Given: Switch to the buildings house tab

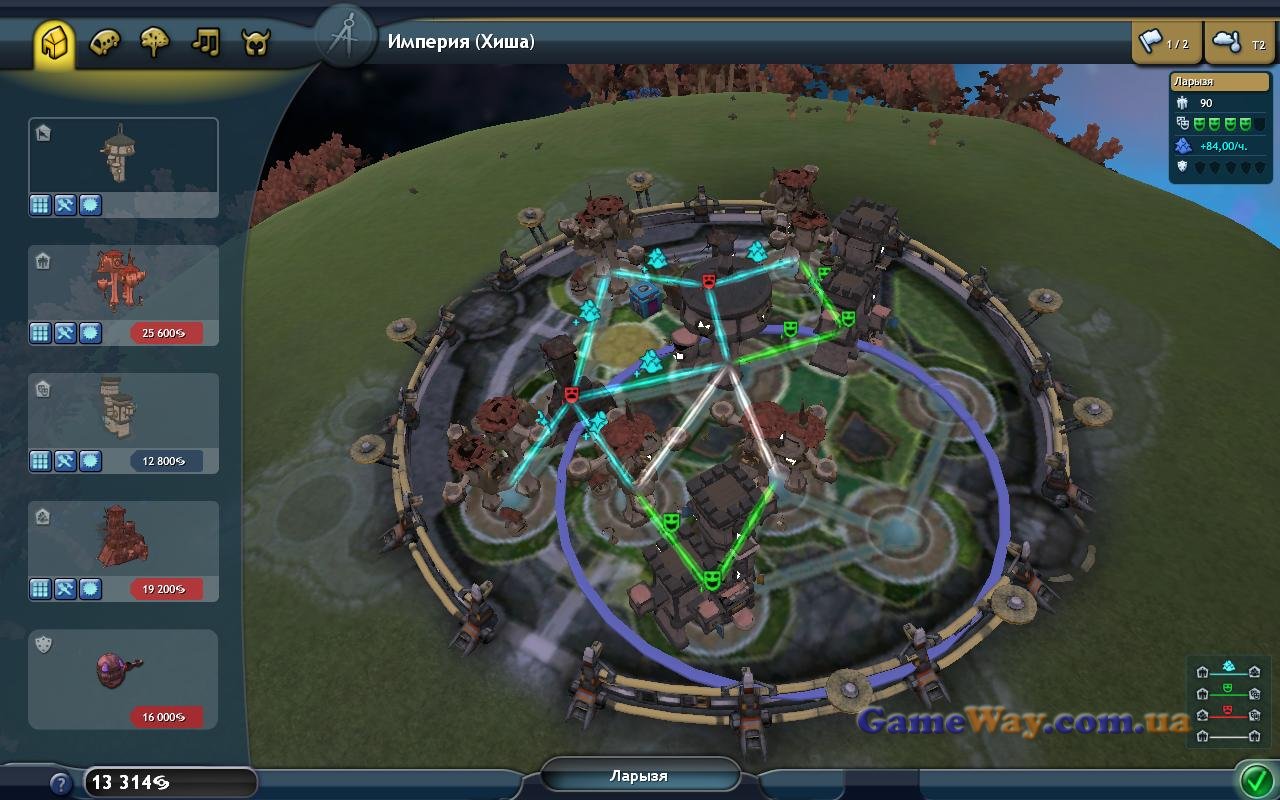Looking at the screenshot, I should point(56,43).
